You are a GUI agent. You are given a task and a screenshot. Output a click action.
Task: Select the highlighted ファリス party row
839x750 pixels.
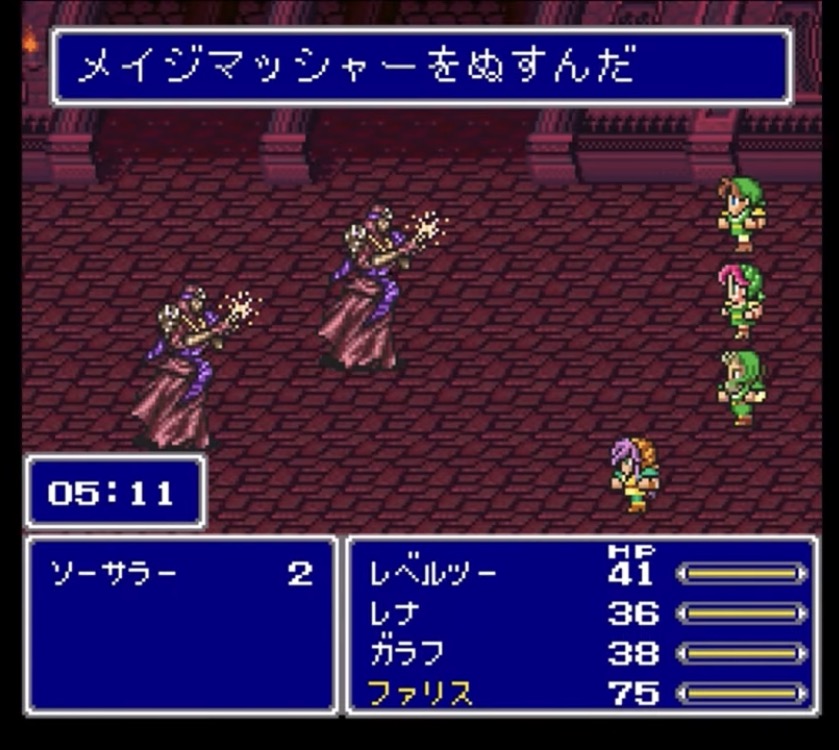420,693
